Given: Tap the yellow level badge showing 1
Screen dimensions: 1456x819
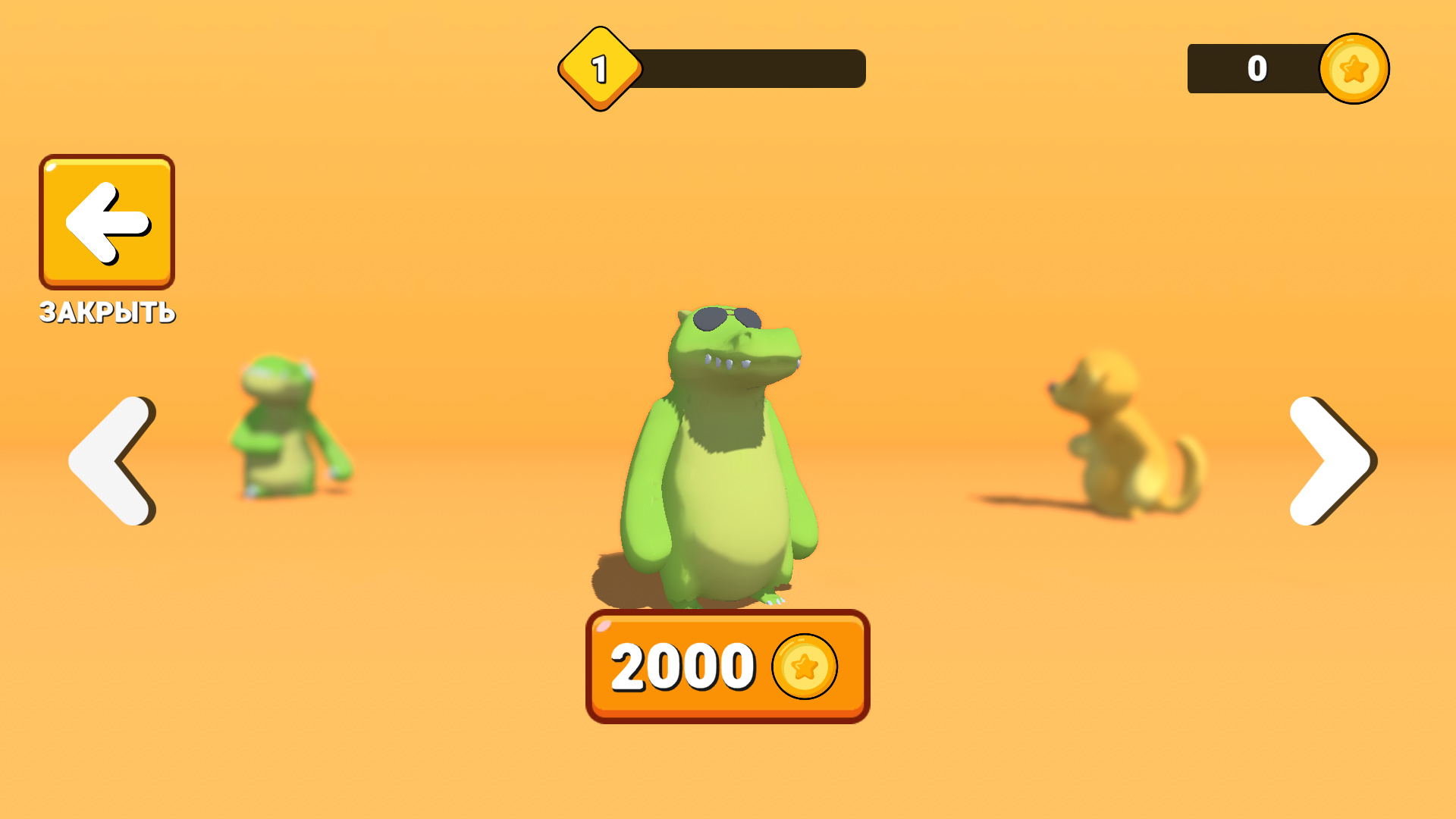Looking at the screenshot, I should pos(599,67).
